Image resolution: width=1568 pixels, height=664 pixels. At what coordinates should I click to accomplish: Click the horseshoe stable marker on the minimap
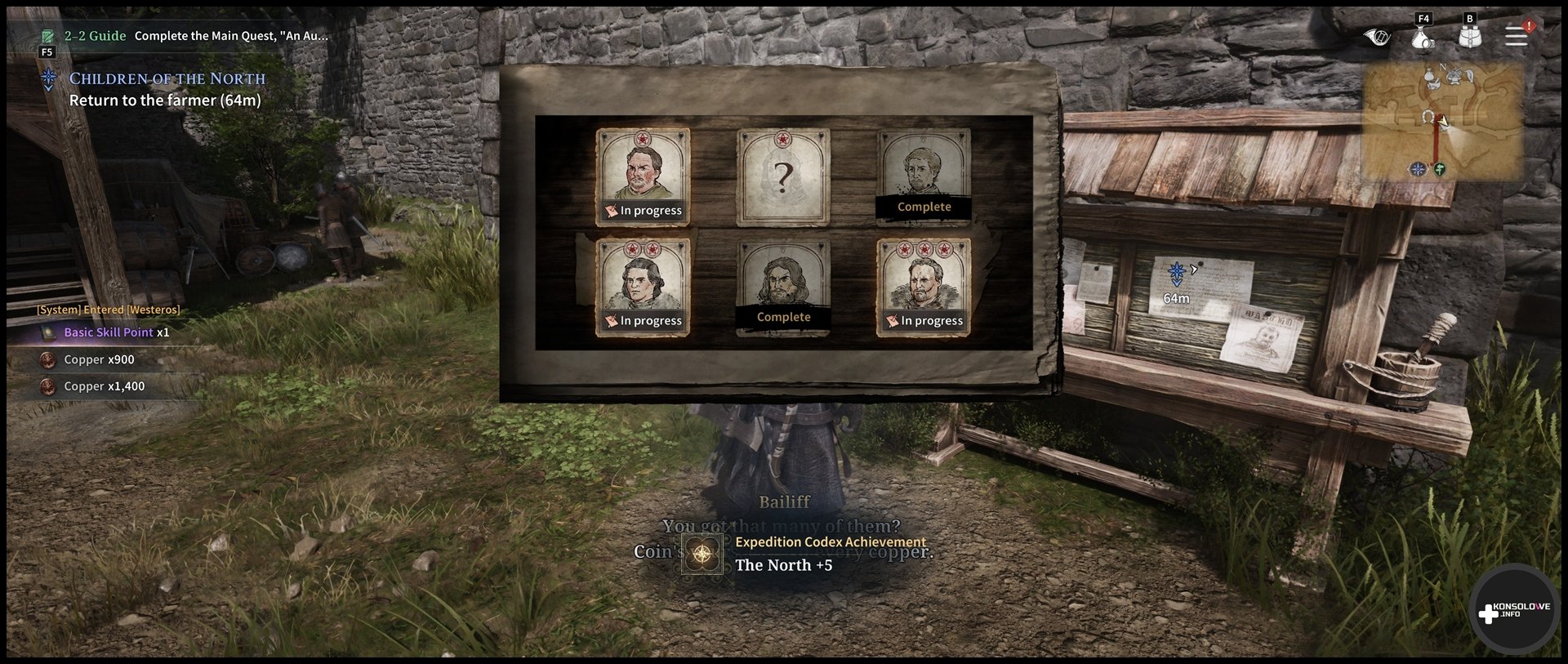pos(1428,117)
